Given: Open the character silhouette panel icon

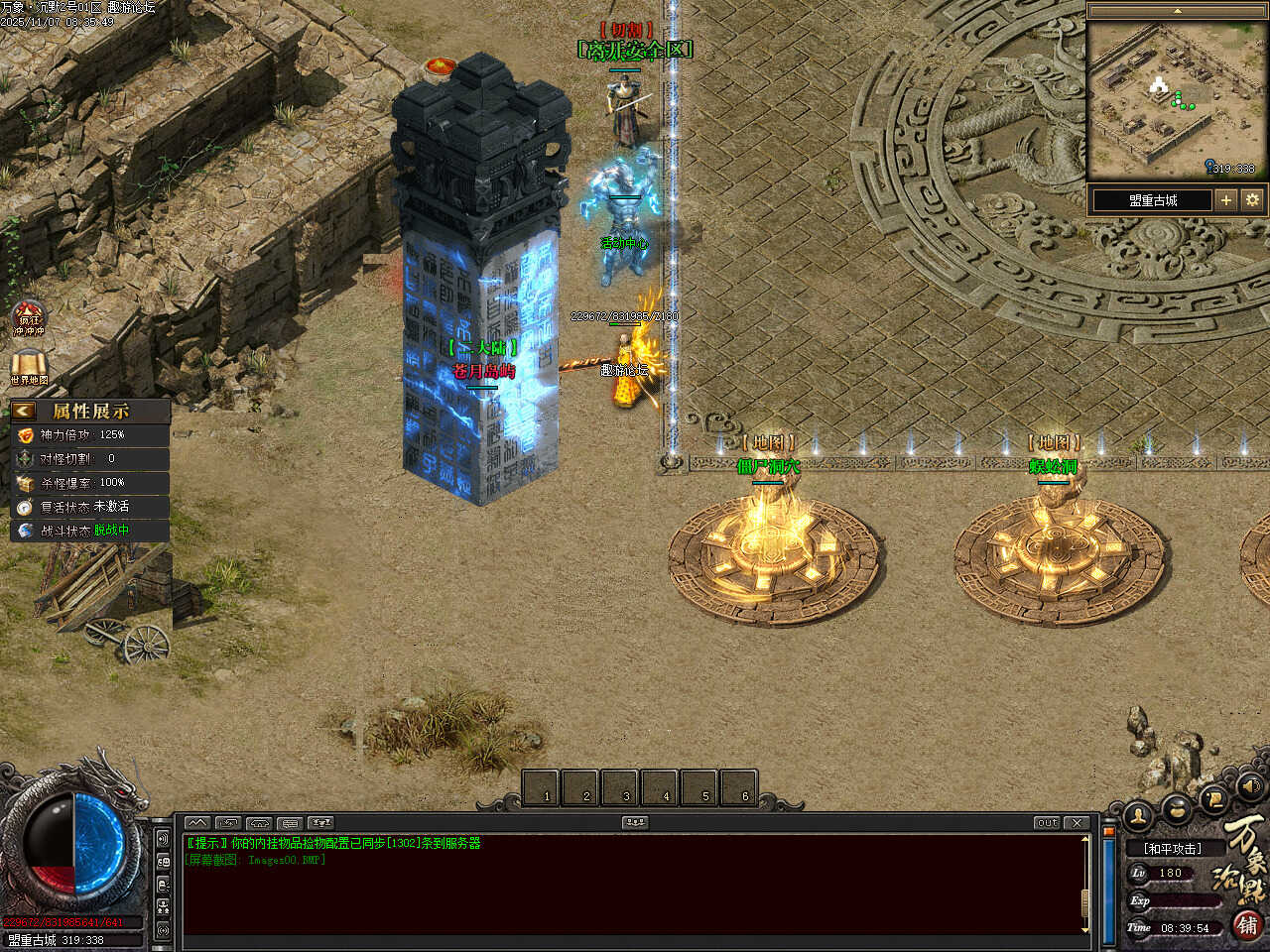Looking at the screenshot, I should [x=1139, y=815].
